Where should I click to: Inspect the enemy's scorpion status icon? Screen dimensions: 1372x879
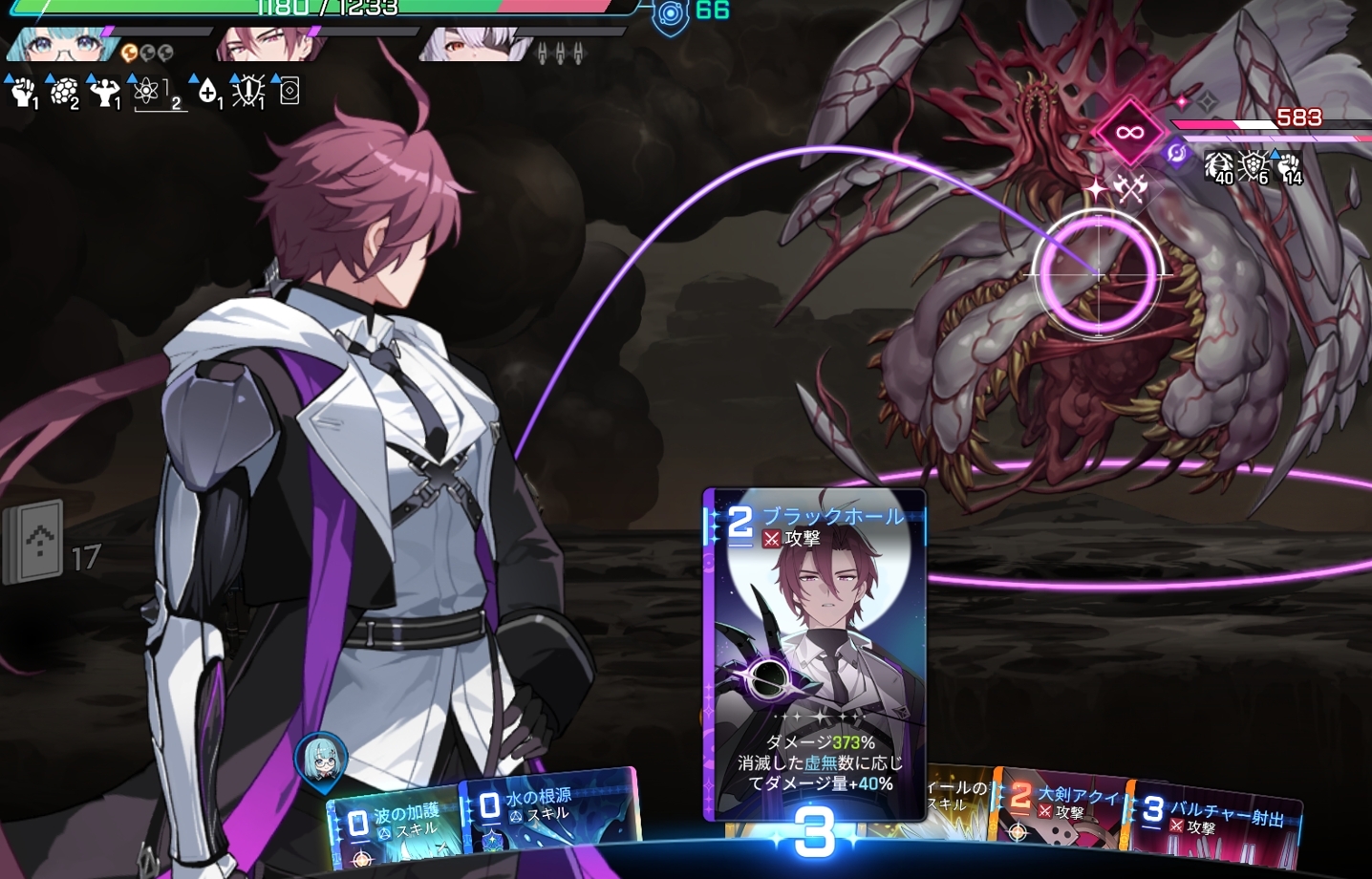1218,167
